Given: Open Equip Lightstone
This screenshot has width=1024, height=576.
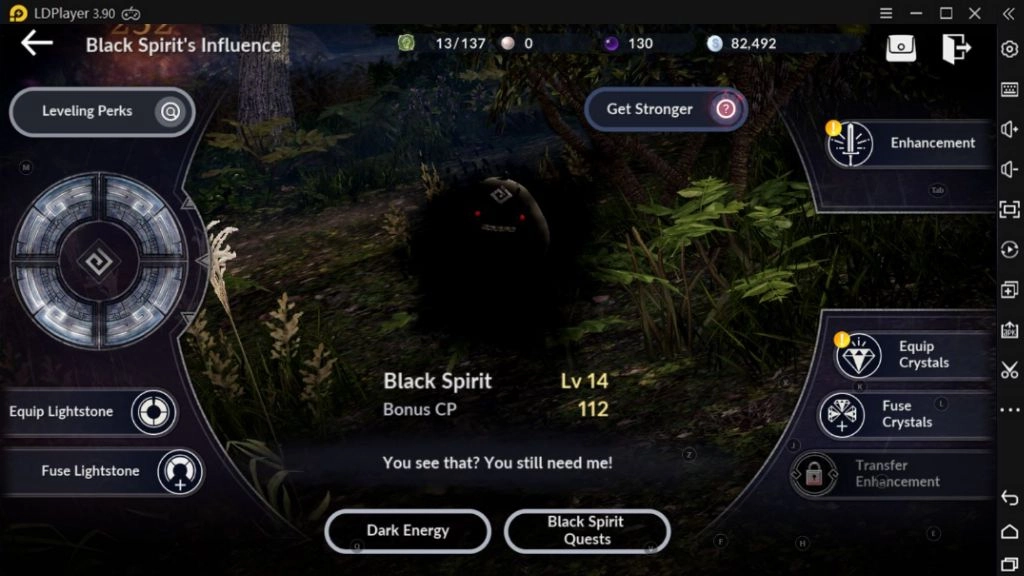Looking at the screenshot, I should click(x=90, y=412).
